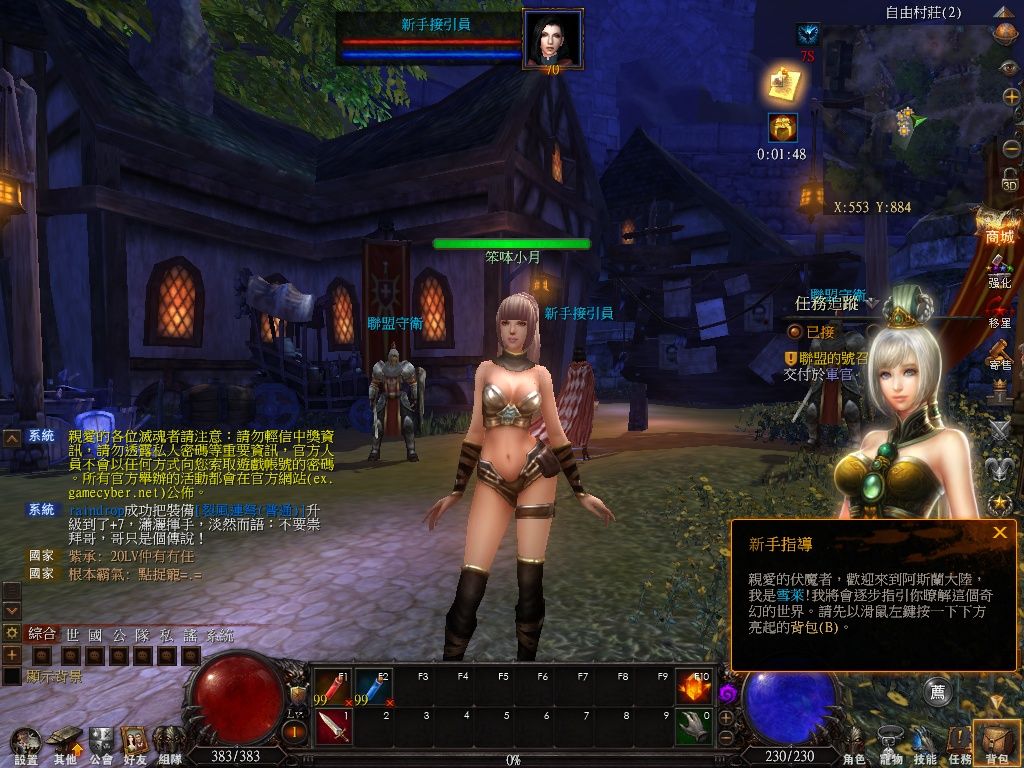Activate the sword attack skill in slot 1
Screen dimensions: 1024x768
[333, 726]
